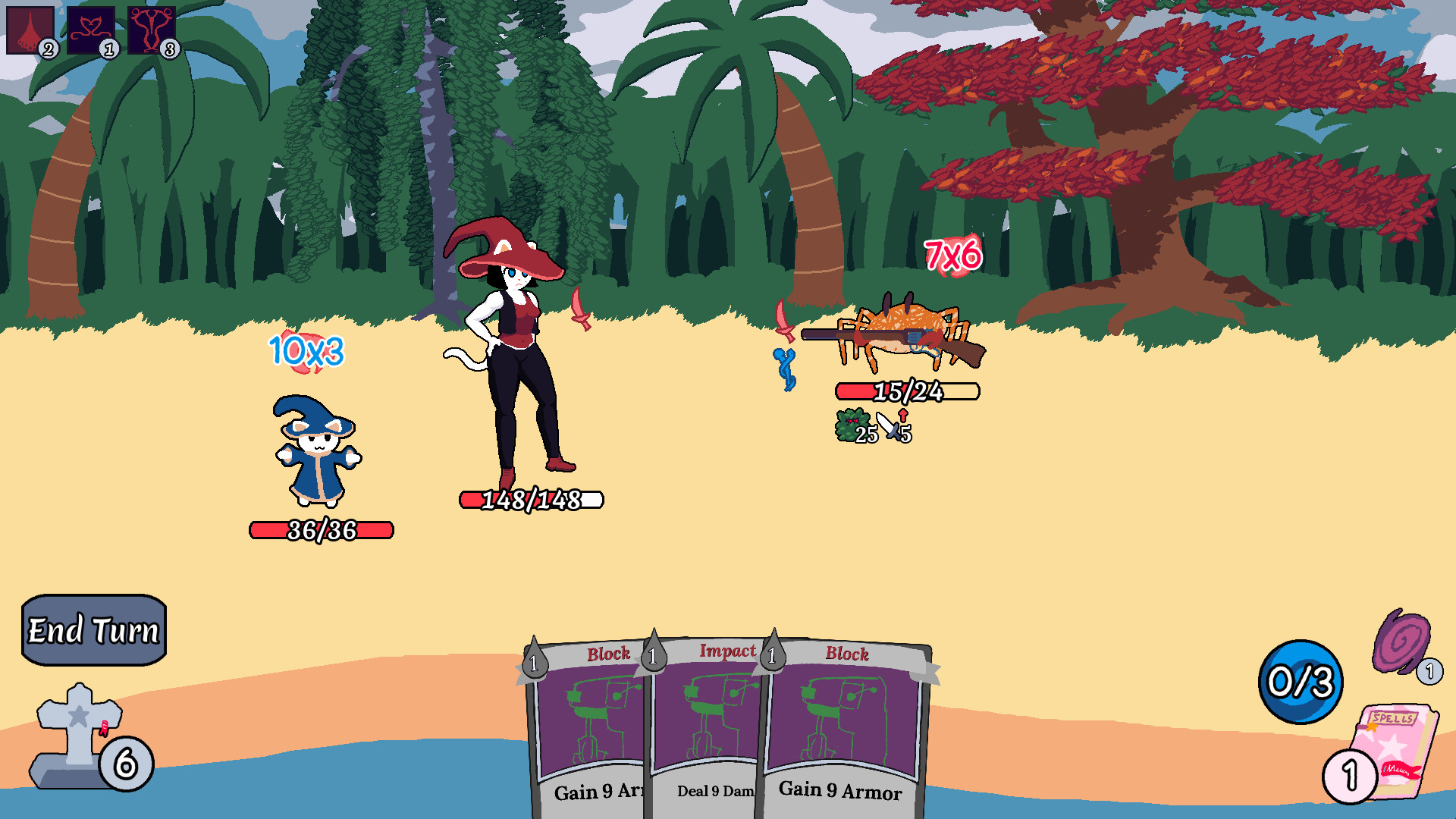
Task: Click the crab's 15/24 health bar
Action: click(x=908, y=393)
